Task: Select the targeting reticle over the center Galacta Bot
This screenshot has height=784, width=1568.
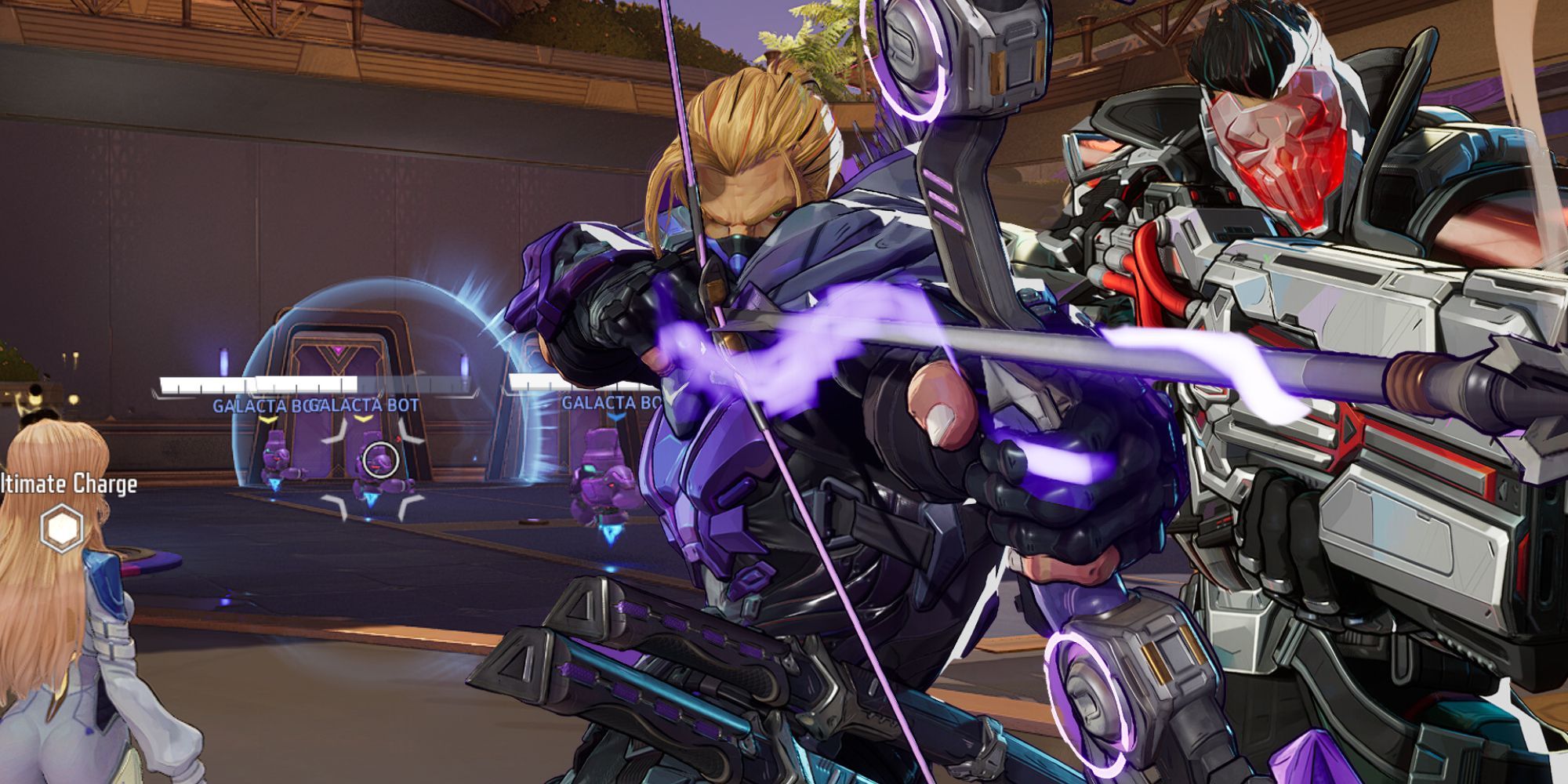Action: click(381, 459)
